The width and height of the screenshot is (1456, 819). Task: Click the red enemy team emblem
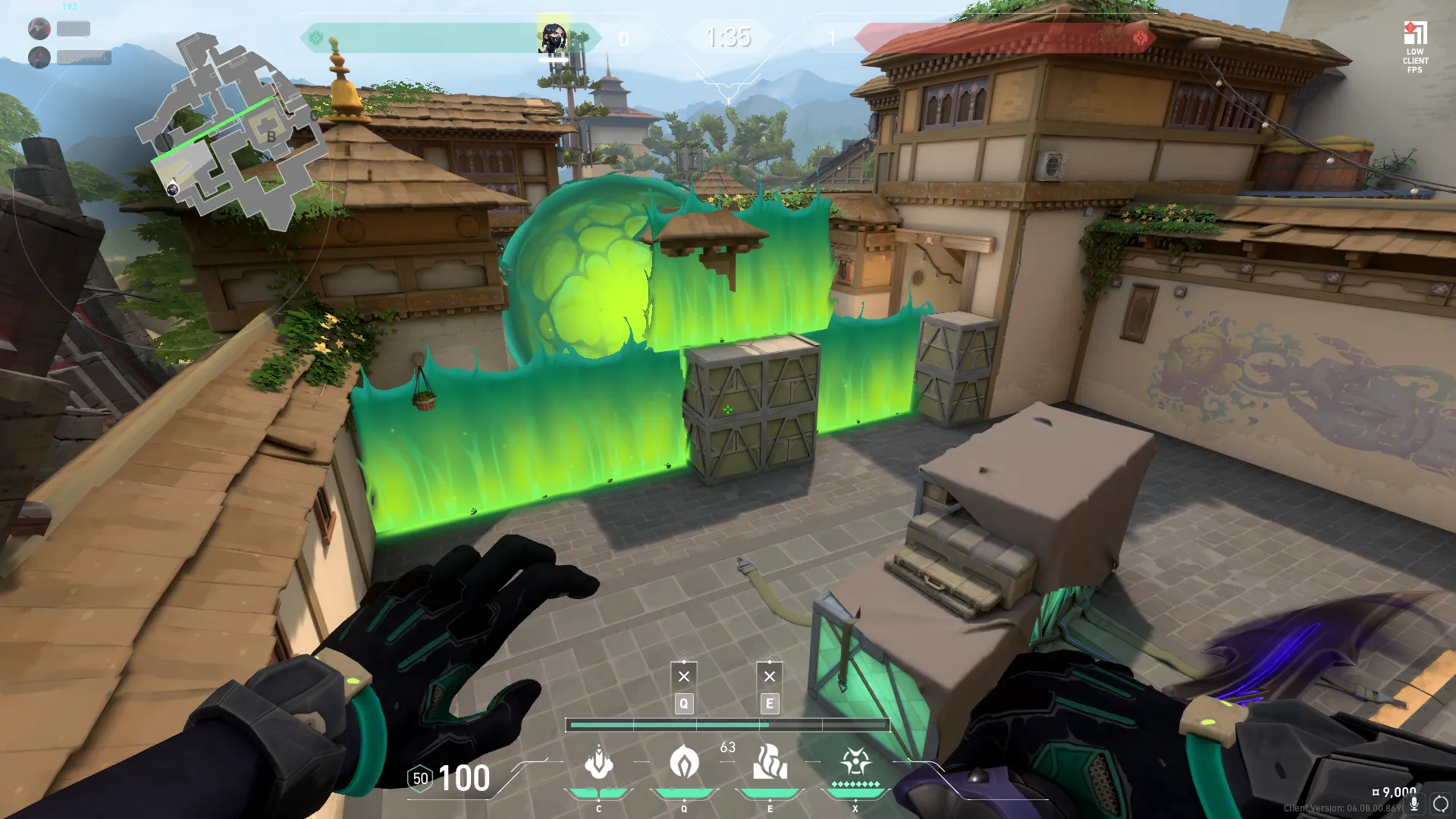(x=1140, y=38)
